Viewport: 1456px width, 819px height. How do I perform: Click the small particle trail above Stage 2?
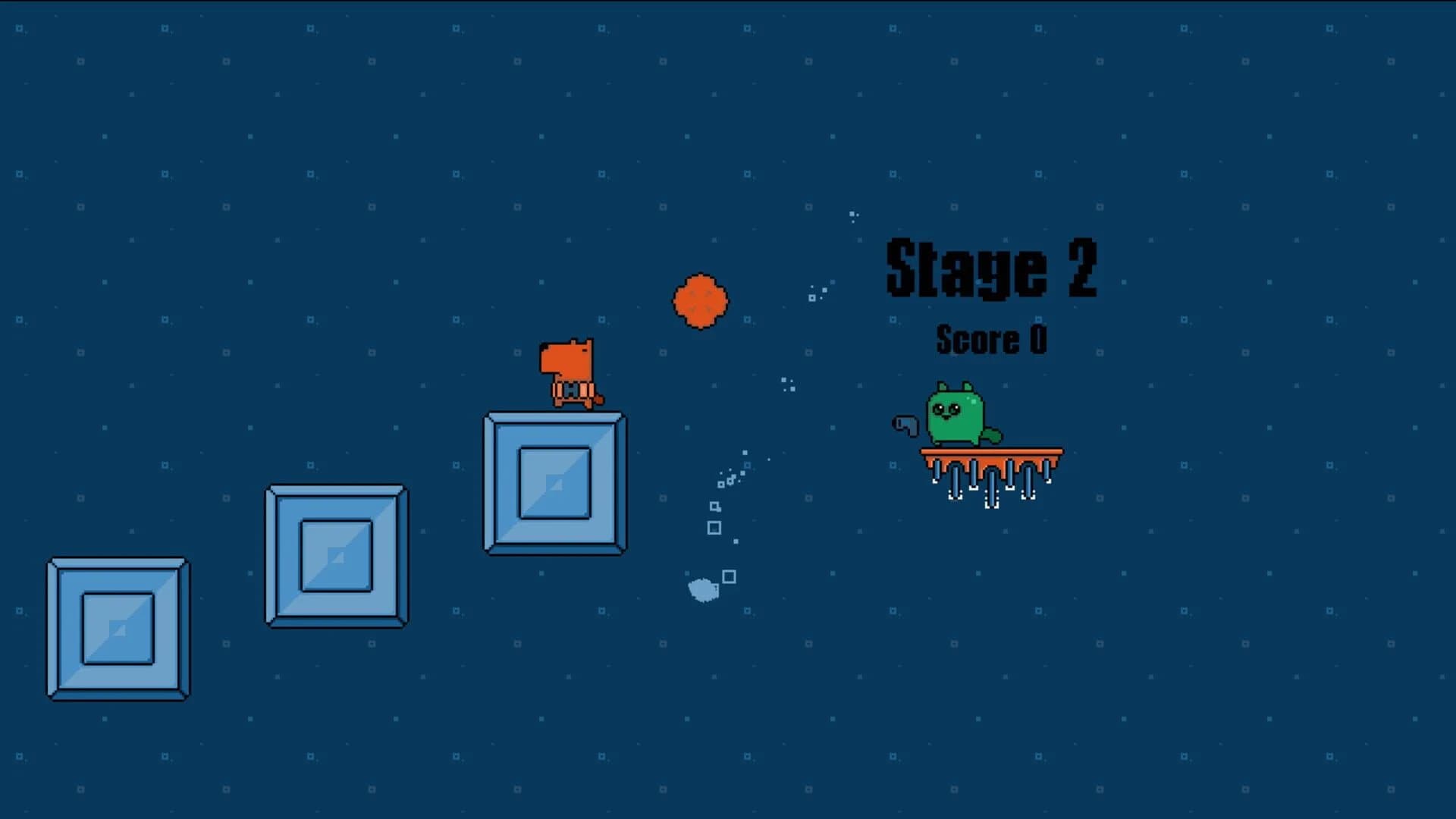click(x=853, y=214)
